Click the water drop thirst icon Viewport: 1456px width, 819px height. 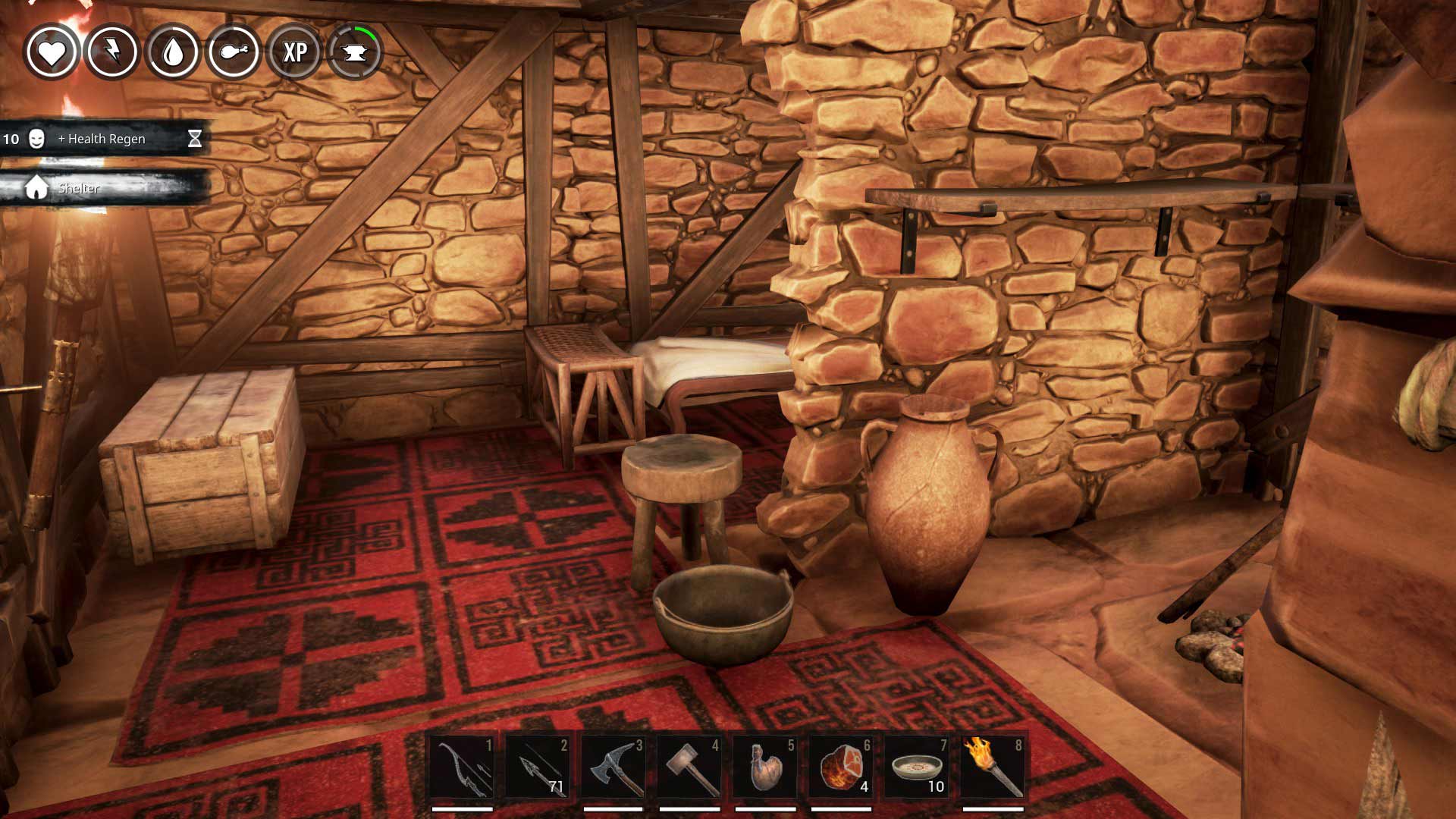pyautogui.click(x=173, y=52)
